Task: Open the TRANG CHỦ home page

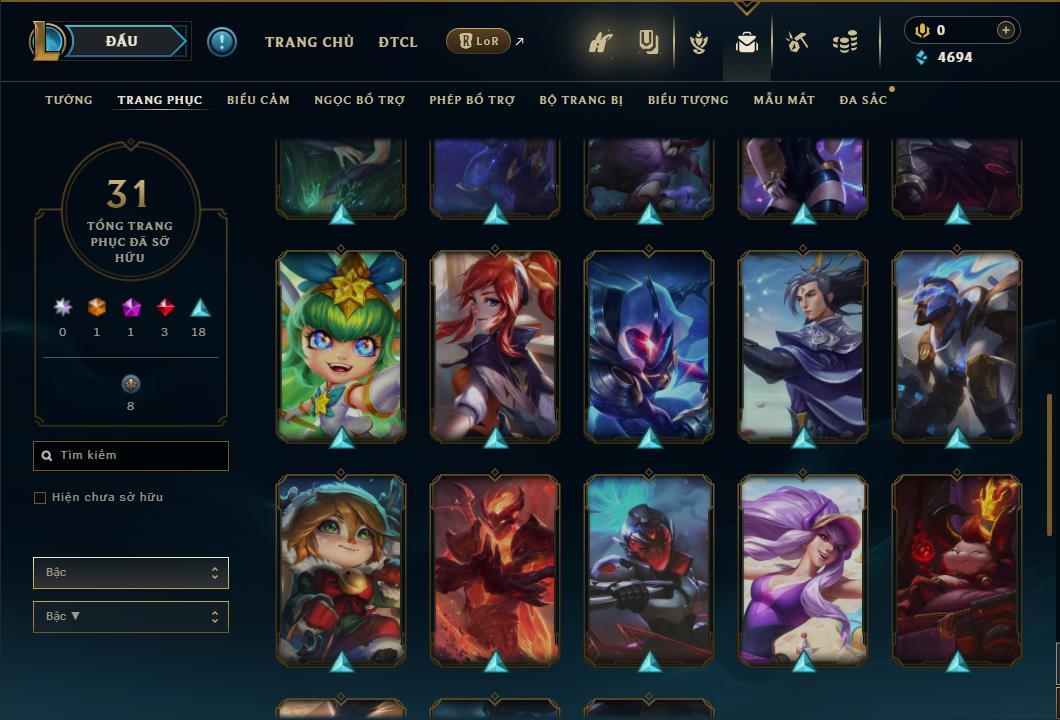Action: click(309, 42)
